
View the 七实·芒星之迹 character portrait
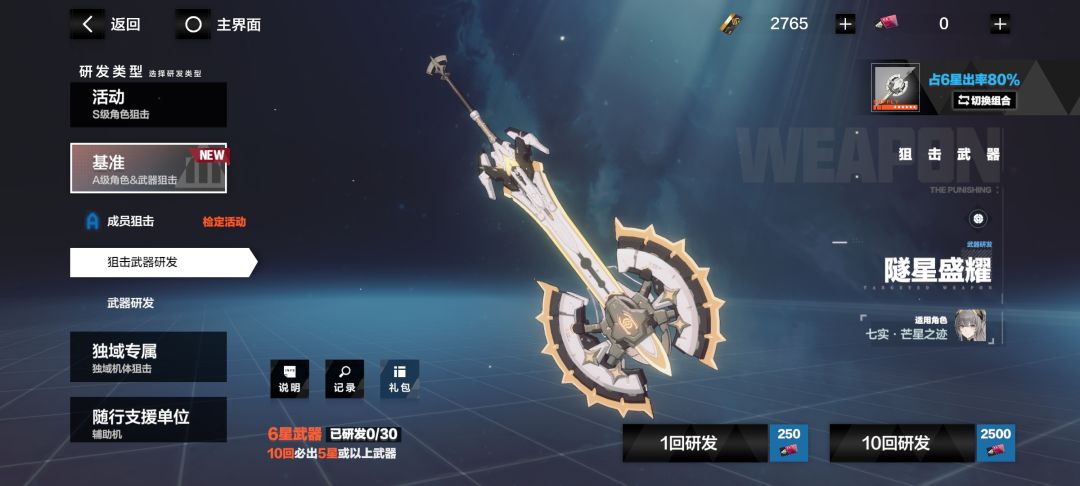(x=976, y=325)
